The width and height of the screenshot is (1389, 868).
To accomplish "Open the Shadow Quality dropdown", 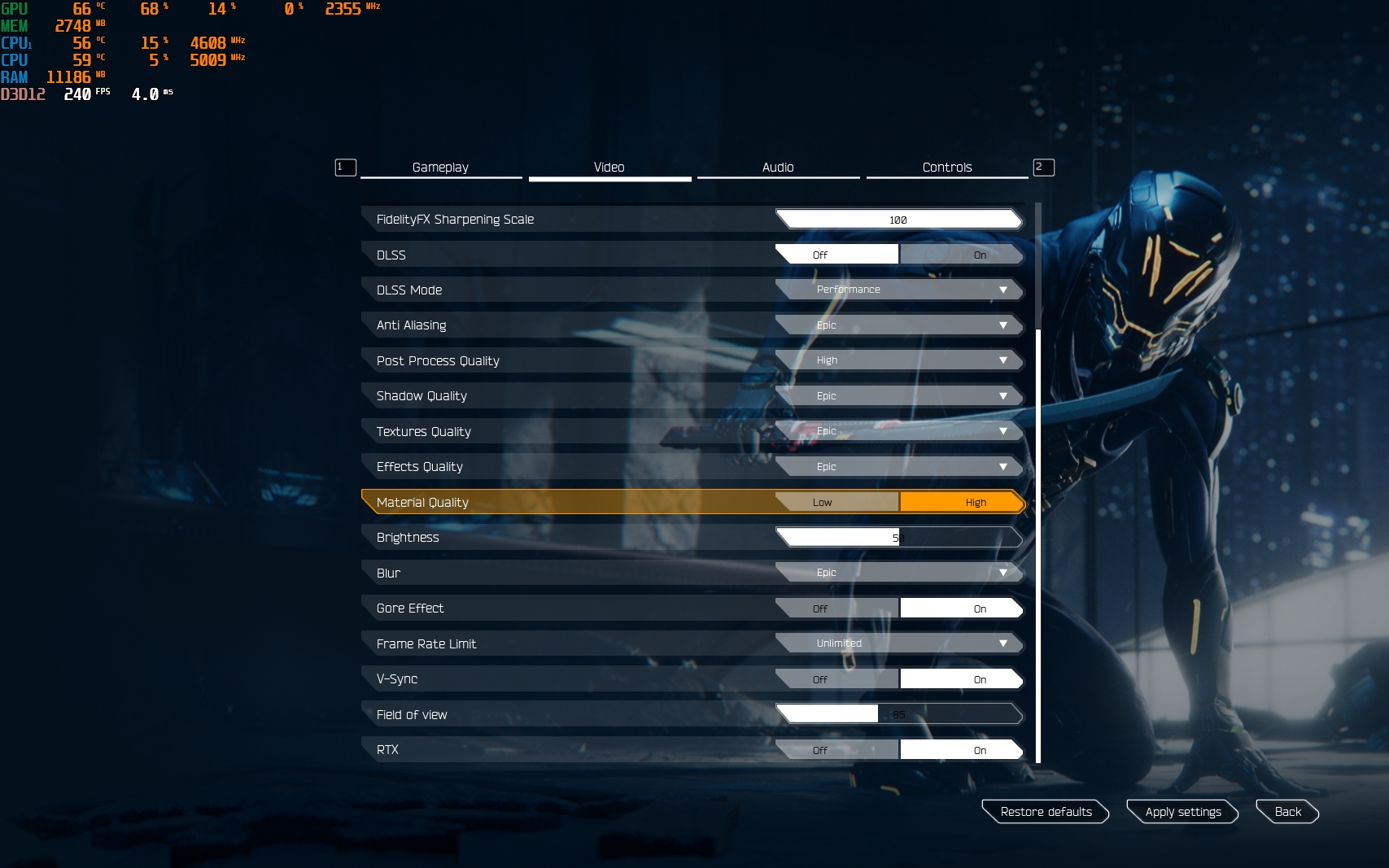I will point(899,396).
